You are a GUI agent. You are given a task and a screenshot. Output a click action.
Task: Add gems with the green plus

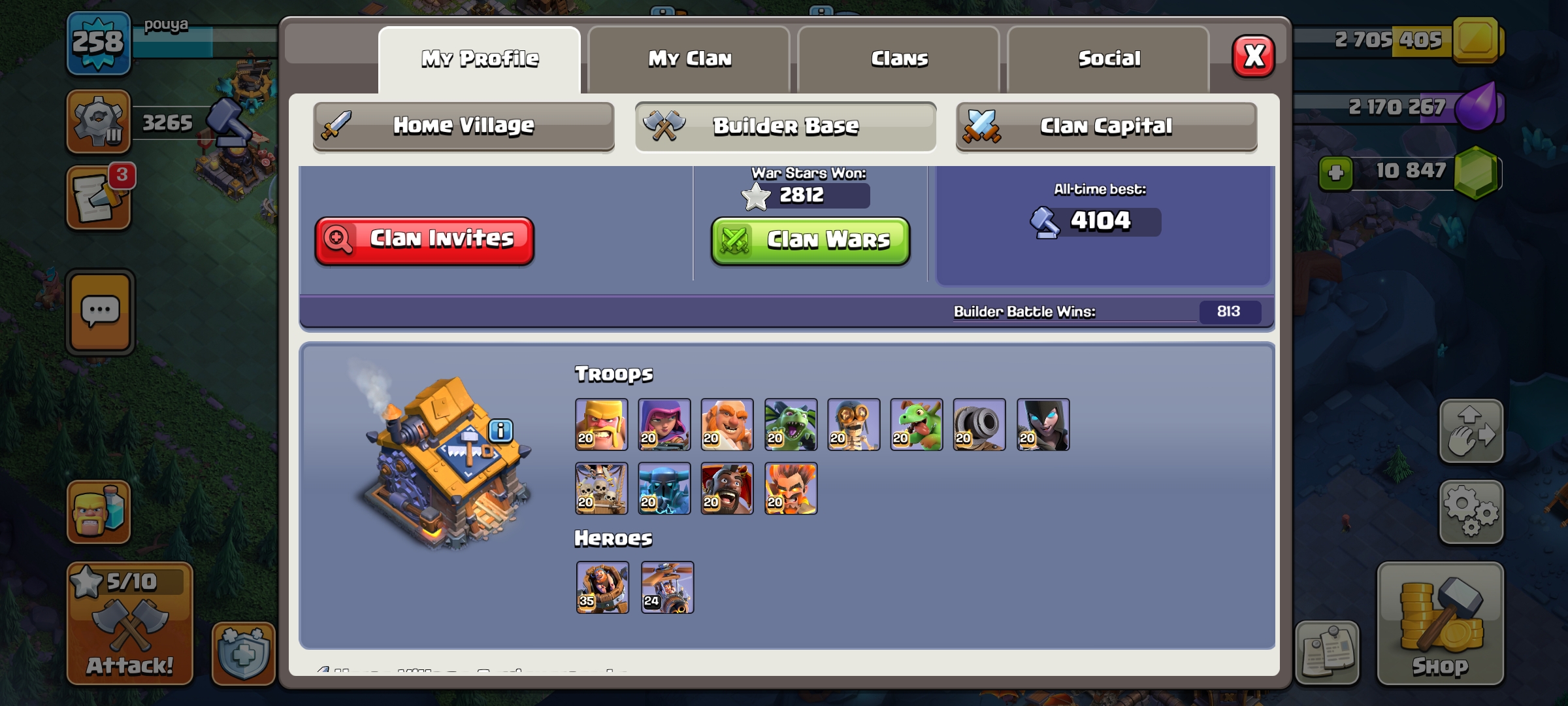pos(1335,173)
